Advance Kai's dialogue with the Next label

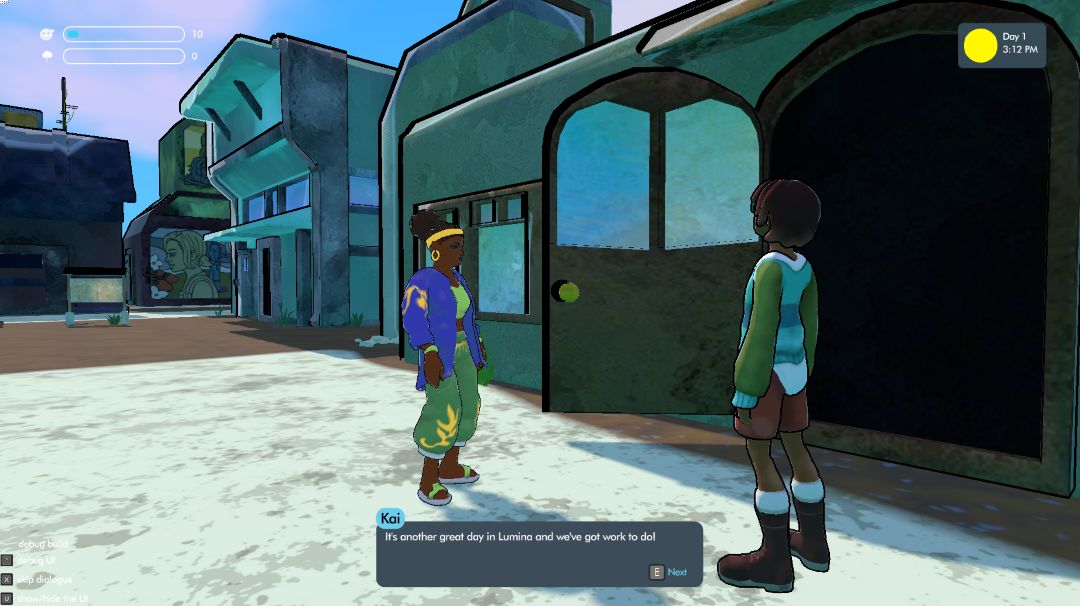click(x=677, y=572)
